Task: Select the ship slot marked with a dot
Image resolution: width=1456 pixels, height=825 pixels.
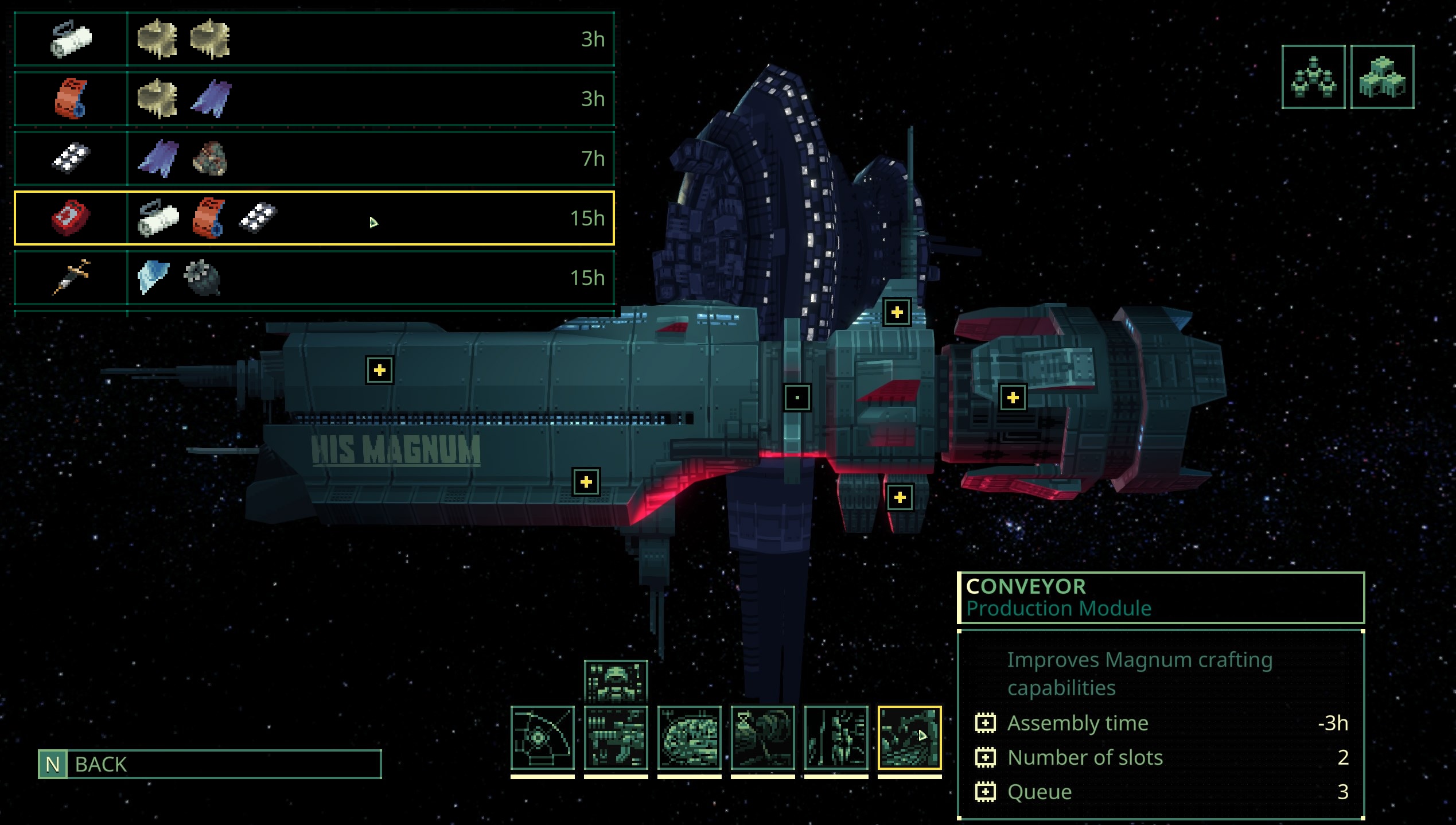Action: 797,398
